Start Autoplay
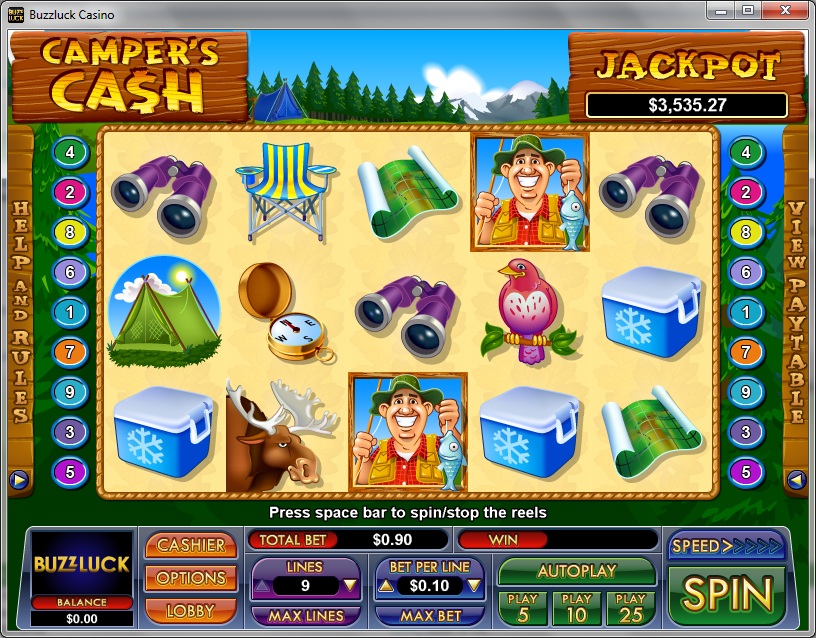 [x=577, y=571]
